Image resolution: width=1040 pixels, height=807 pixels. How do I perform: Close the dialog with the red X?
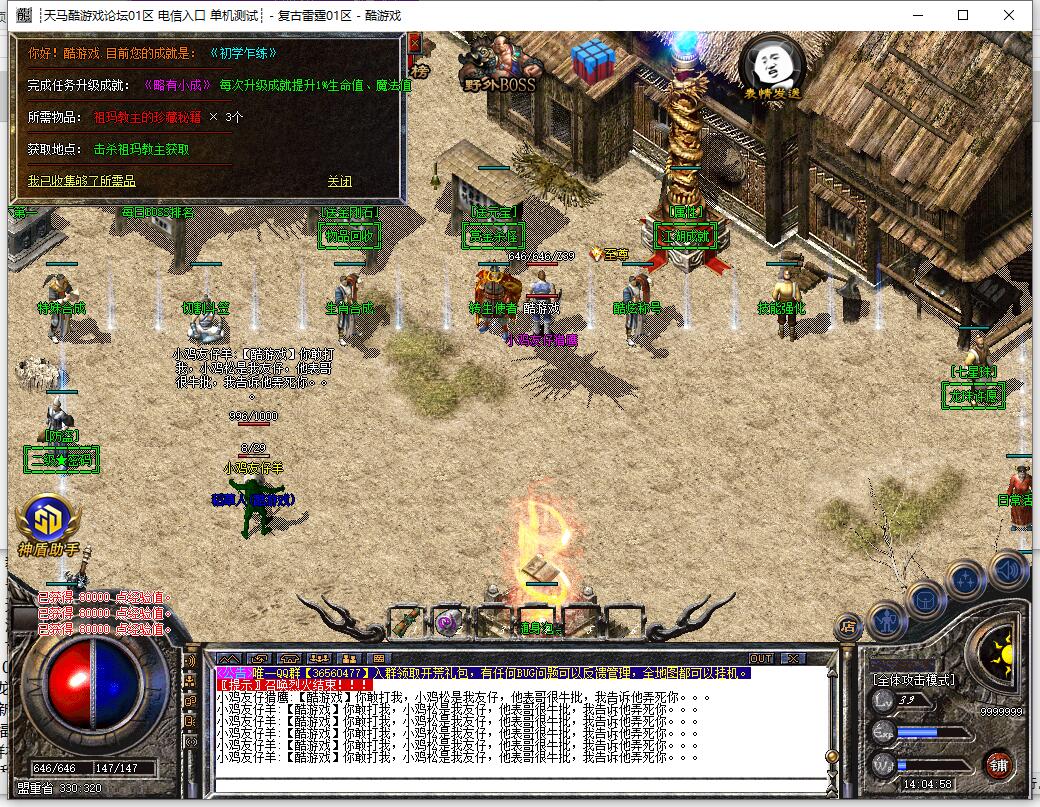coord(415,42)
